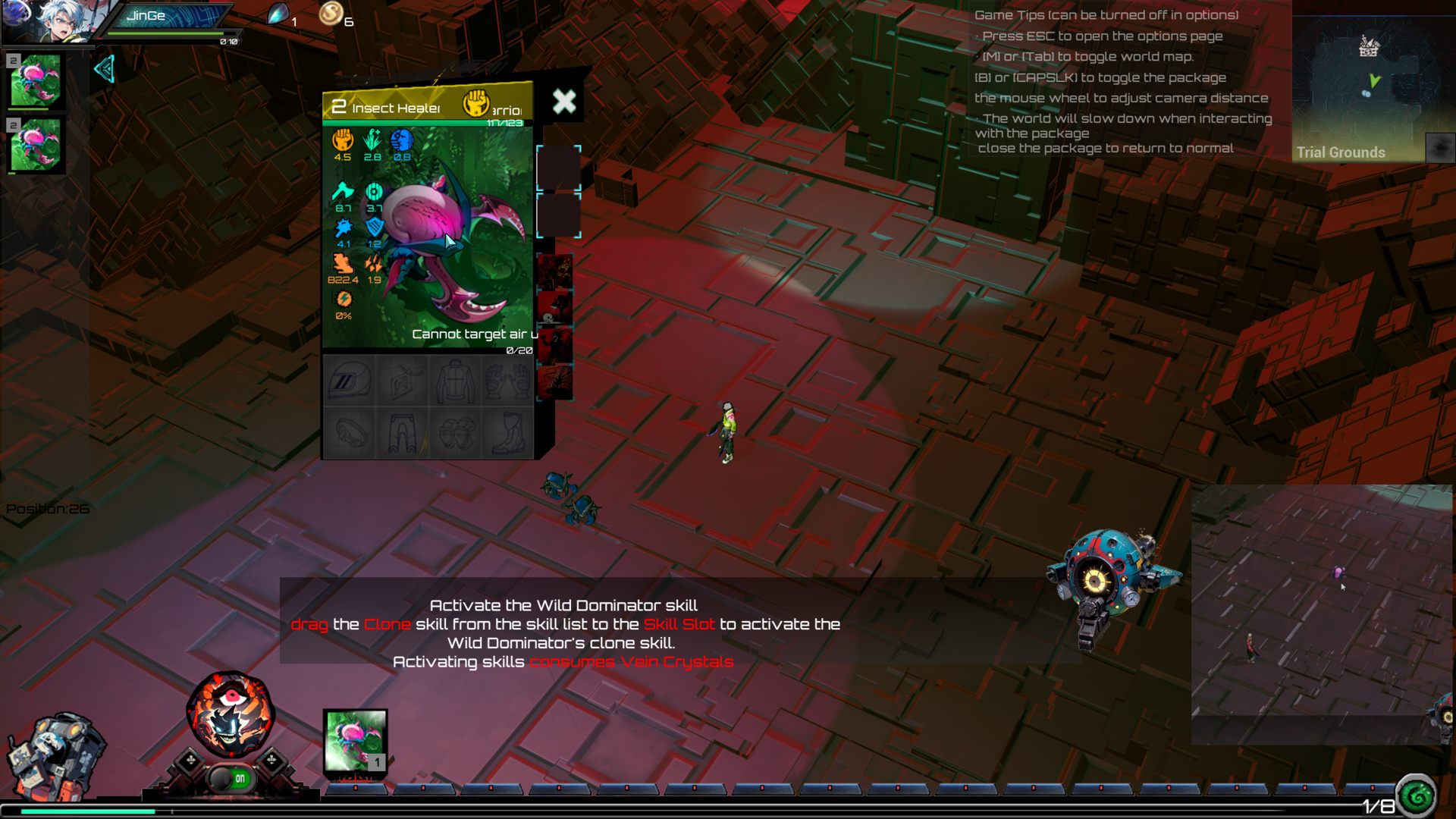Click the JinGe player portrait

pos(55,21)
